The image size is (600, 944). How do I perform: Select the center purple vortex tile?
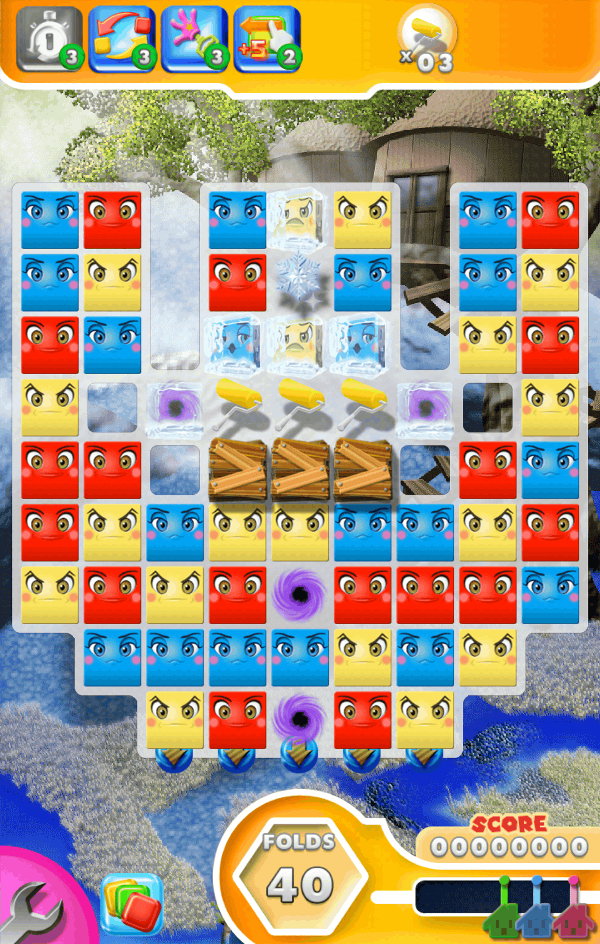coord(300,594)
